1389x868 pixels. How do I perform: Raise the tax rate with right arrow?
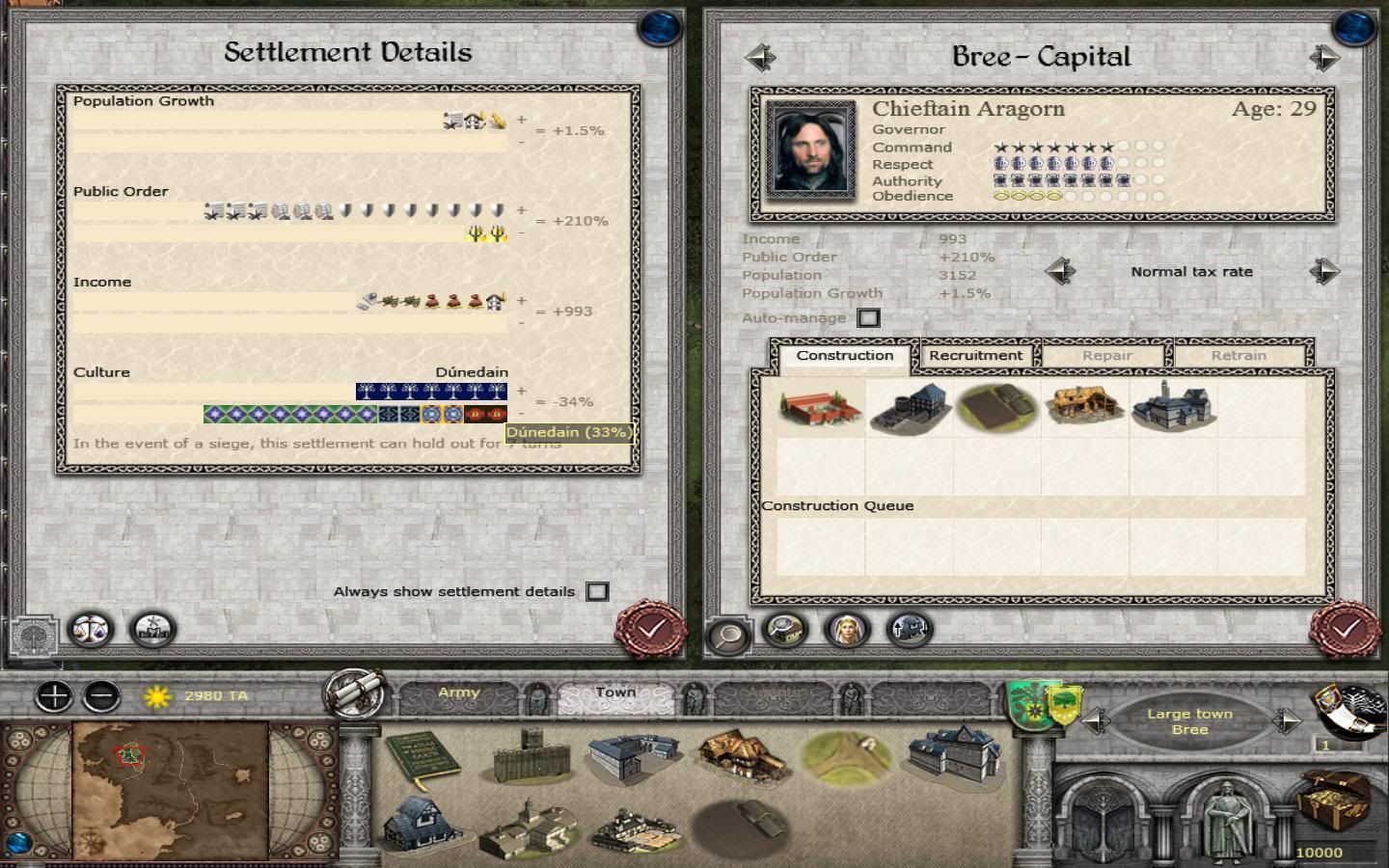[1323, 272]
